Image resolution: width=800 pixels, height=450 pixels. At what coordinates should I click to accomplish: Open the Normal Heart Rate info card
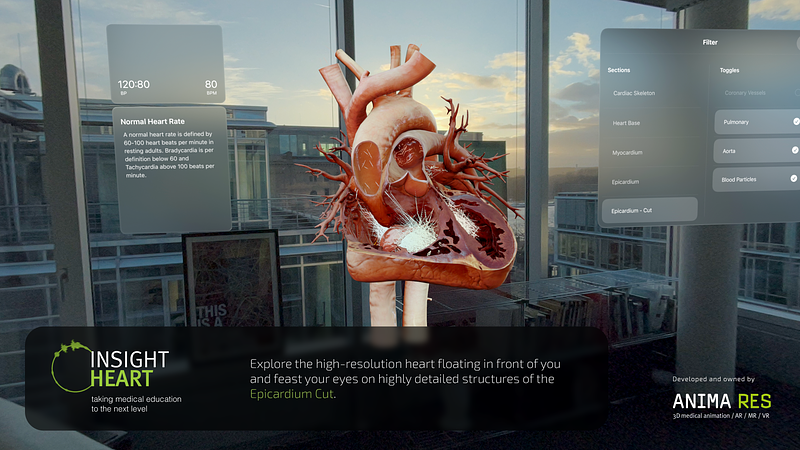tap(171, 169)
